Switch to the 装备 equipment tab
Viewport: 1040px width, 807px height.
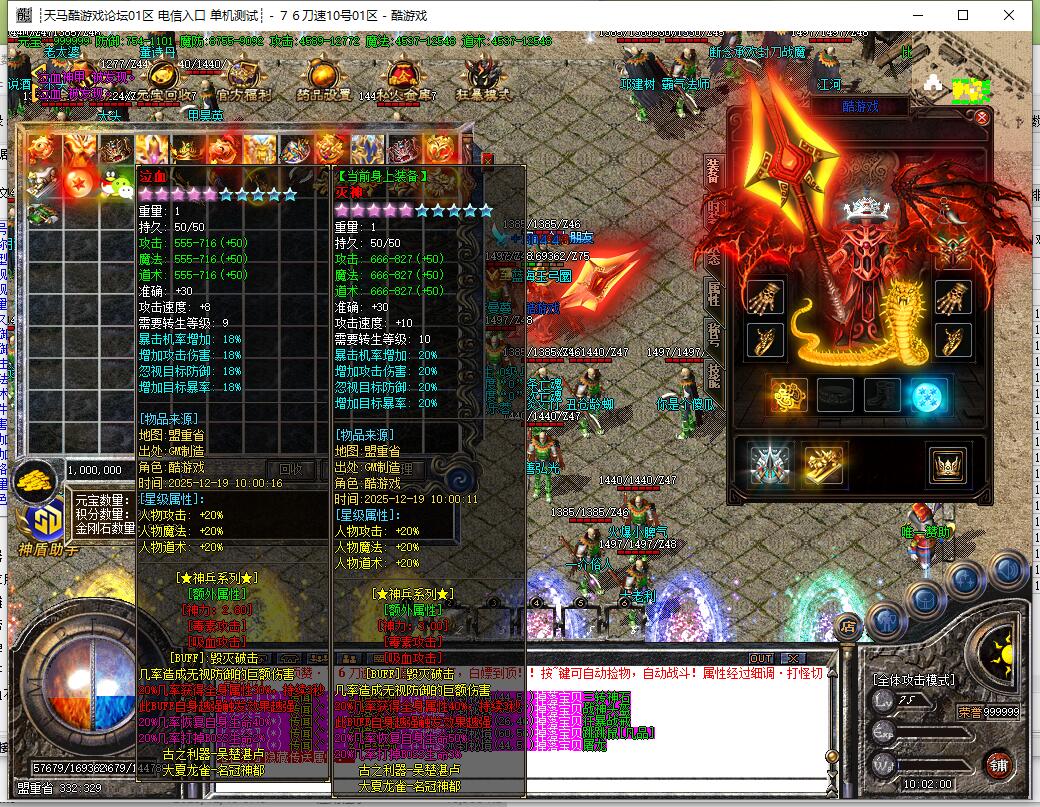pyautogui.click(x=713, y=171)
